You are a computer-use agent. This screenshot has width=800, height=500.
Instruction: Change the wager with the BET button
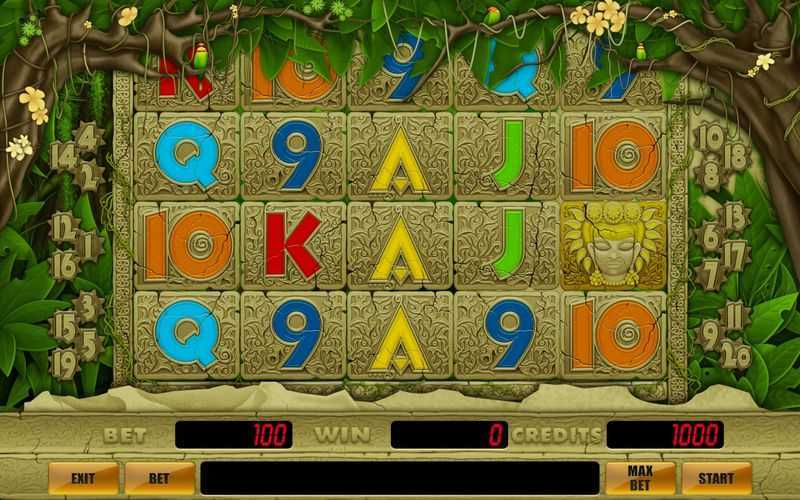[x=159, y=478]
